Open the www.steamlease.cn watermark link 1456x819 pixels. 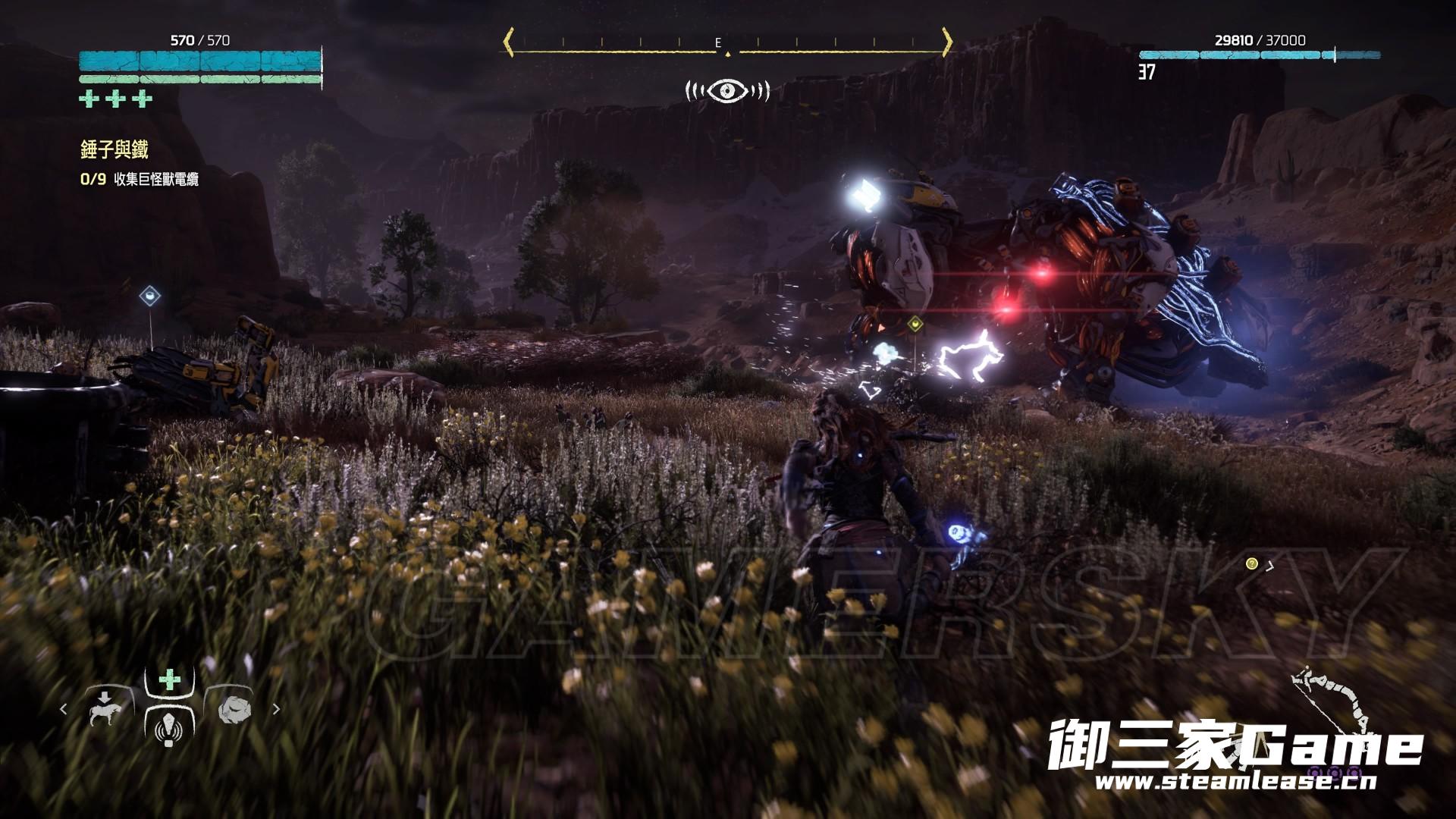click(x=1235, y=781)
